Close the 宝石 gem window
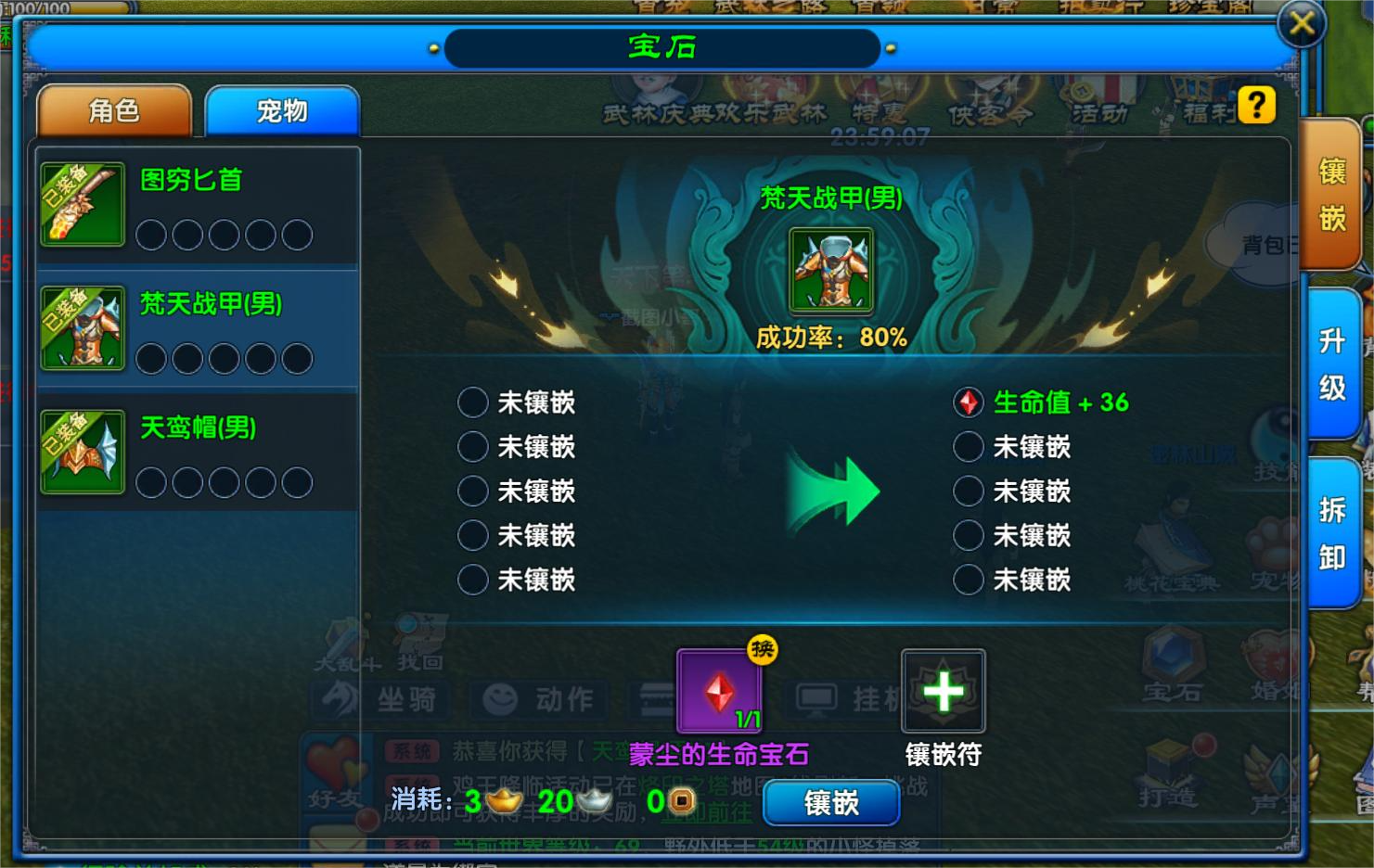Screen dimensions: 1374x868 tap(1302, 23)
